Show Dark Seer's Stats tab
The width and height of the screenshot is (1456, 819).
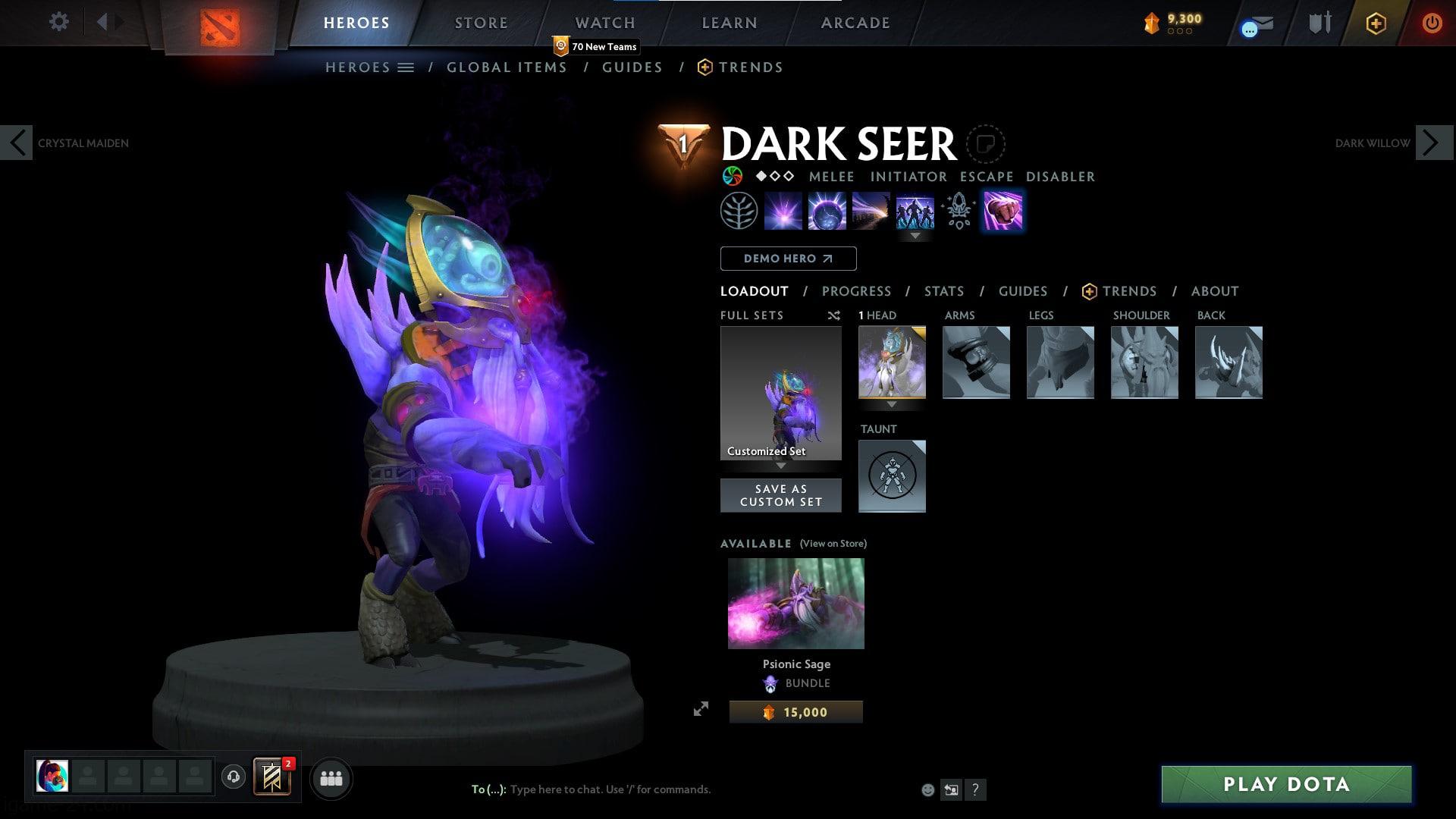(943, 291)
